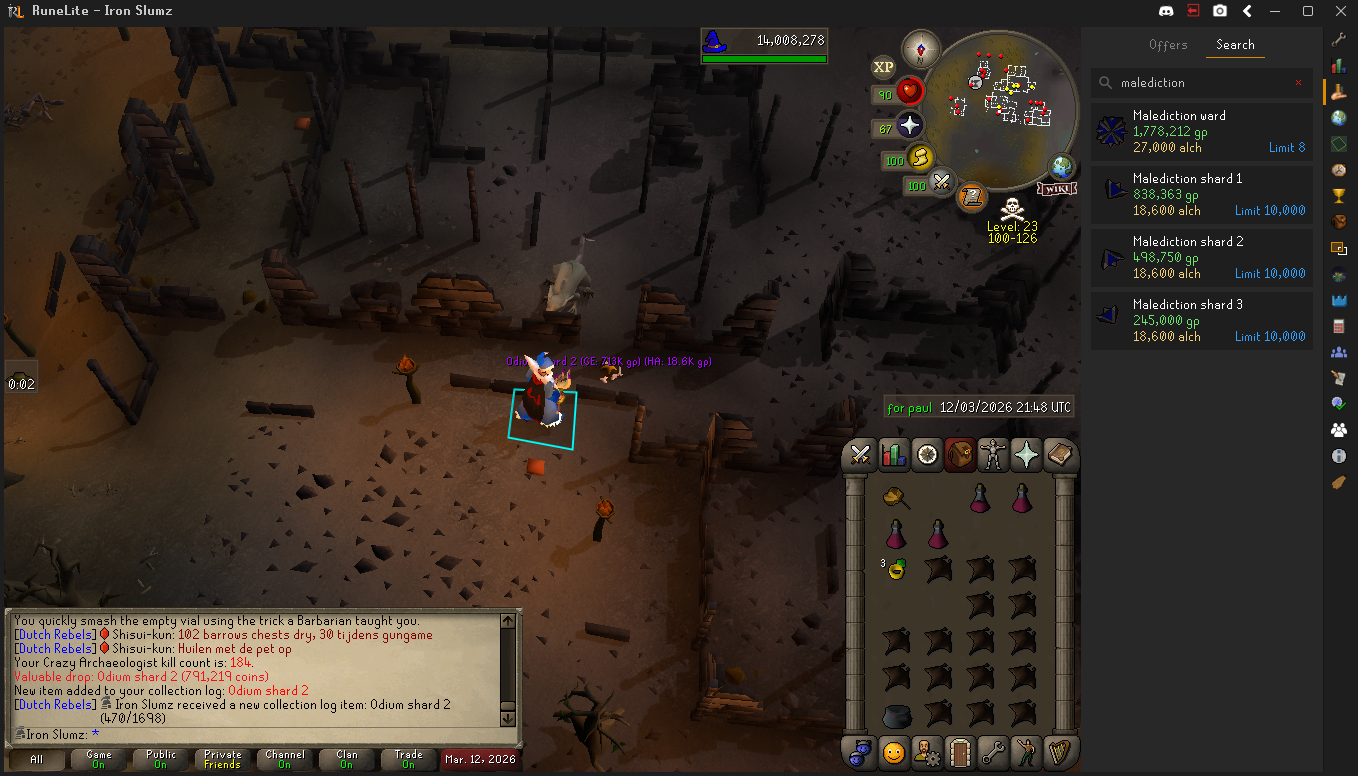Viewport: 1358px width, 776px height.
Task: Choose the Malediction shard 2 result
Action: [1201, 257]
